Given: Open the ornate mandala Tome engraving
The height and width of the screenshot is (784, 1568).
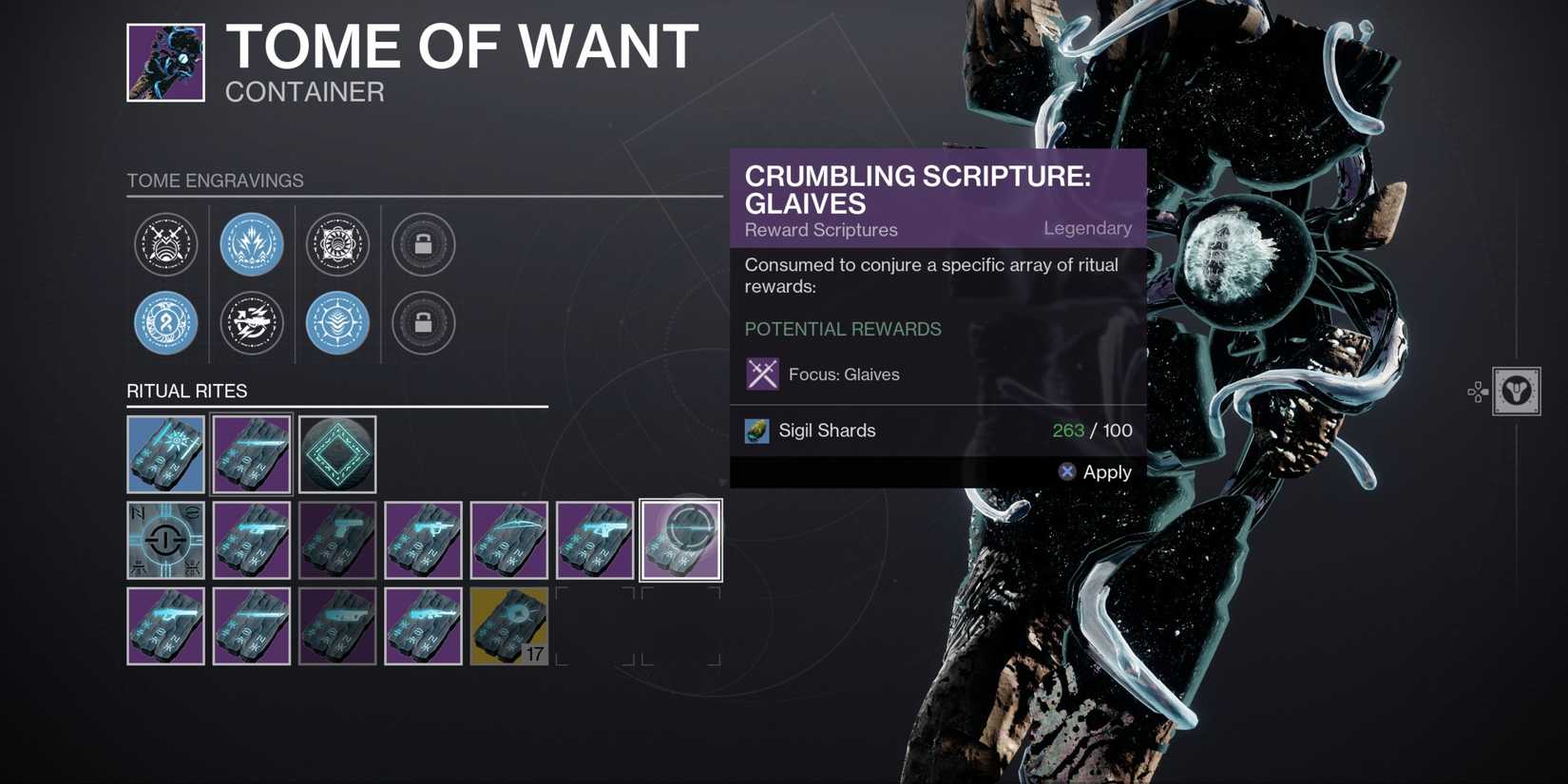Looking at the screenshot, I should [x=337, y=244].
